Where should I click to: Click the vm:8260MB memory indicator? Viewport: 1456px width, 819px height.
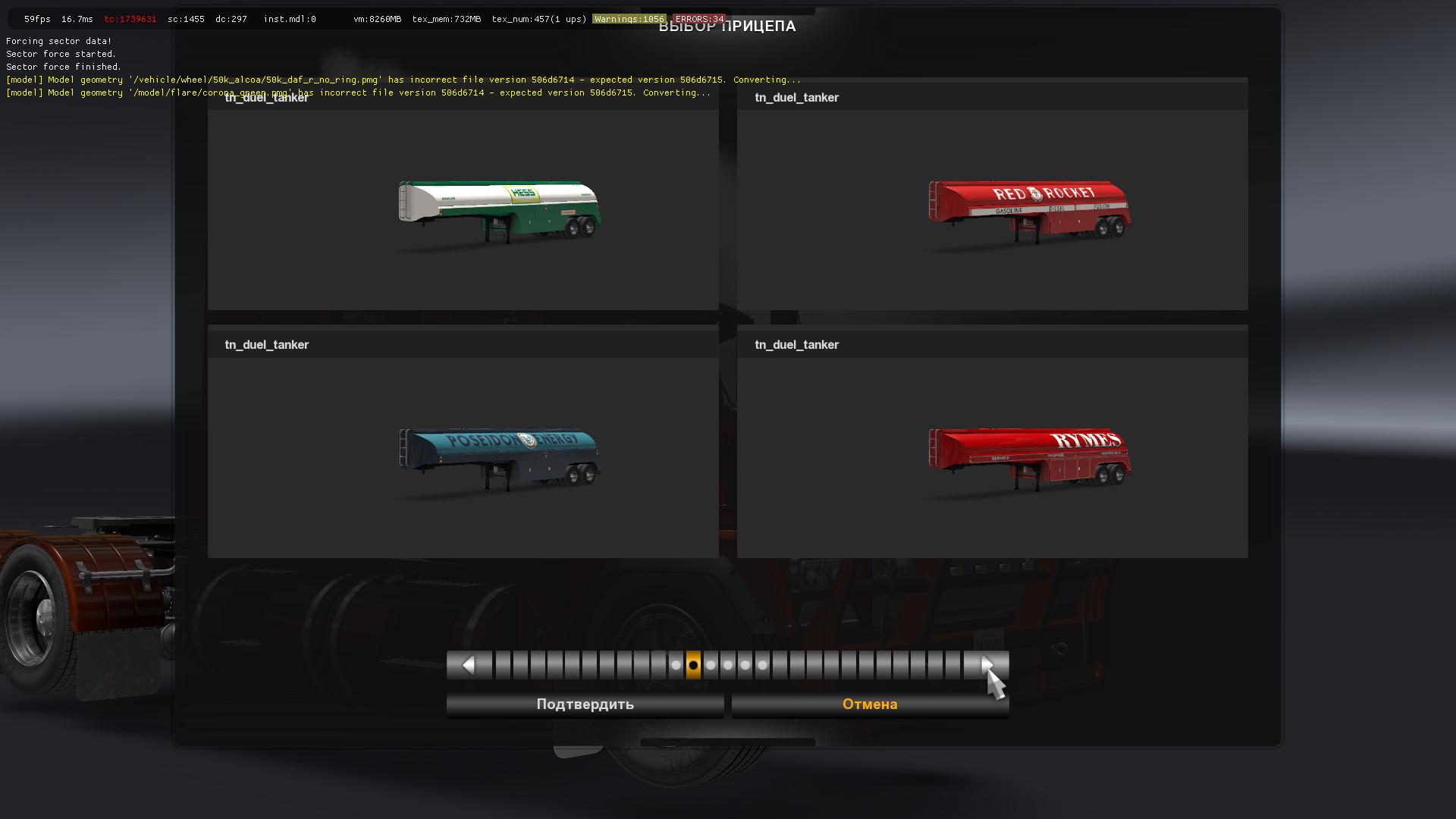pos(377,19)
